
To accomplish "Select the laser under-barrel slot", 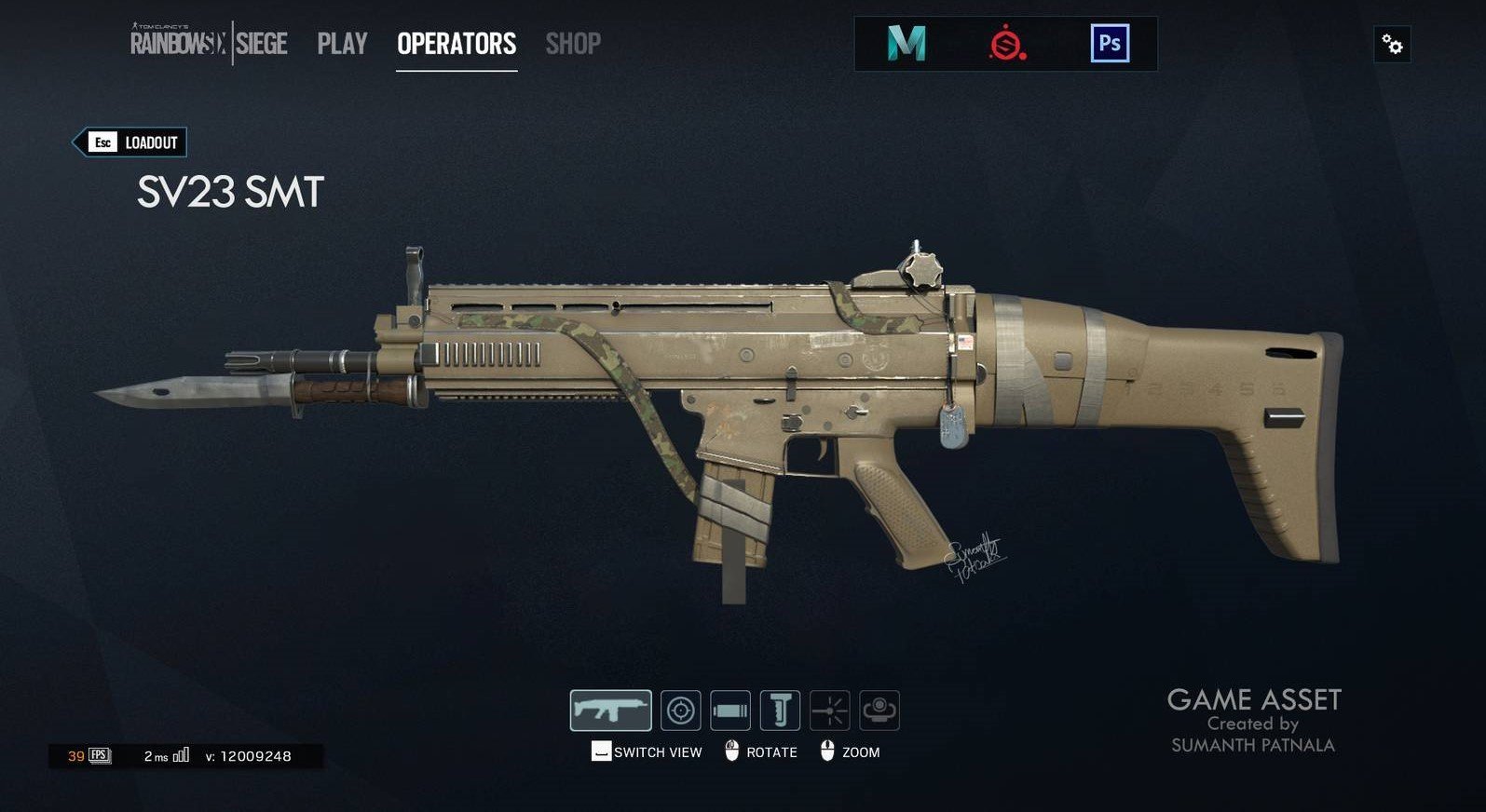I will [x=829, y=710].
